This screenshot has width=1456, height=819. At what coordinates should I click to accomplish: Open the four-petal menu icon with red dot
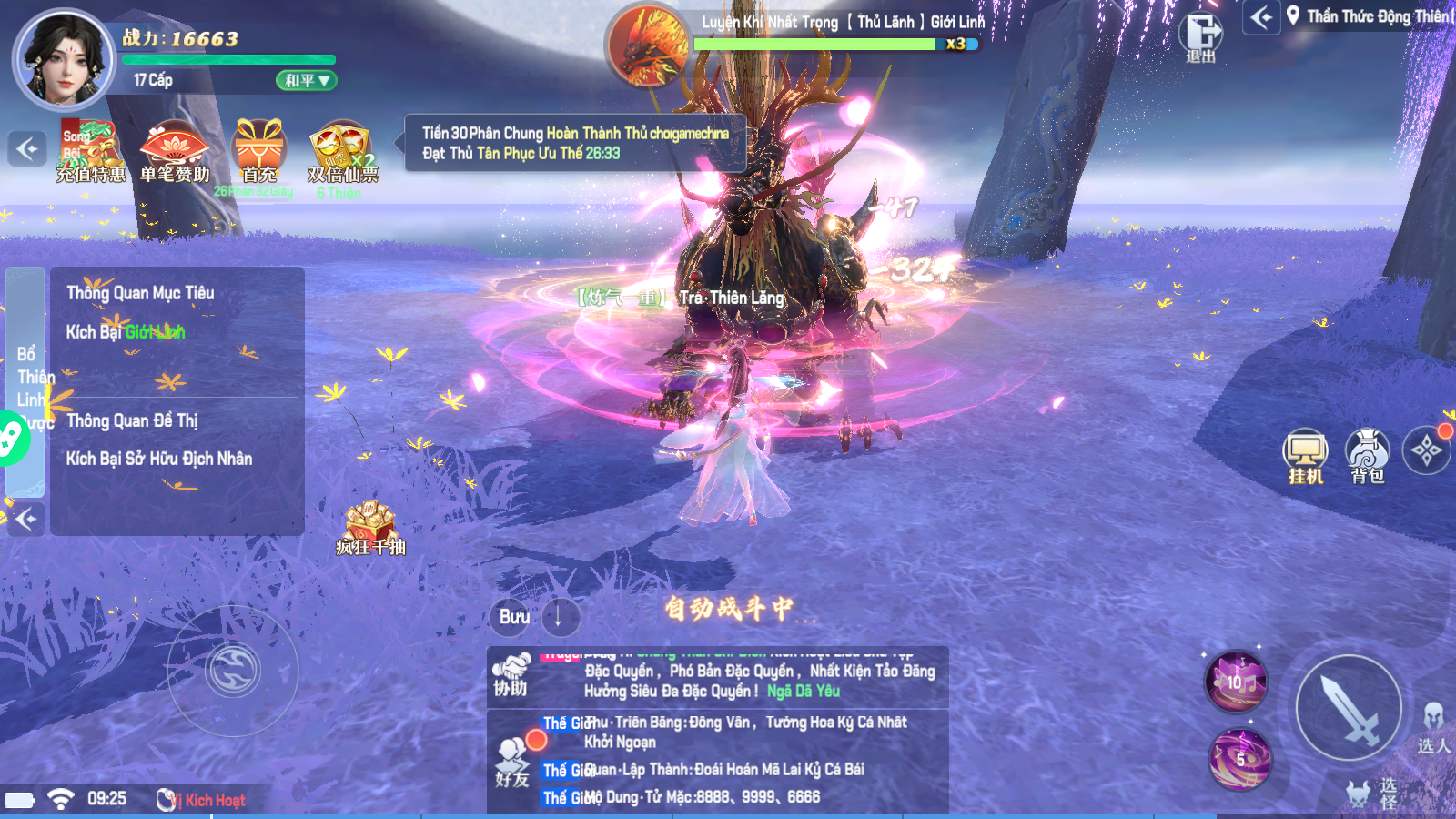pyautogui.click(x=1426, y=450)
